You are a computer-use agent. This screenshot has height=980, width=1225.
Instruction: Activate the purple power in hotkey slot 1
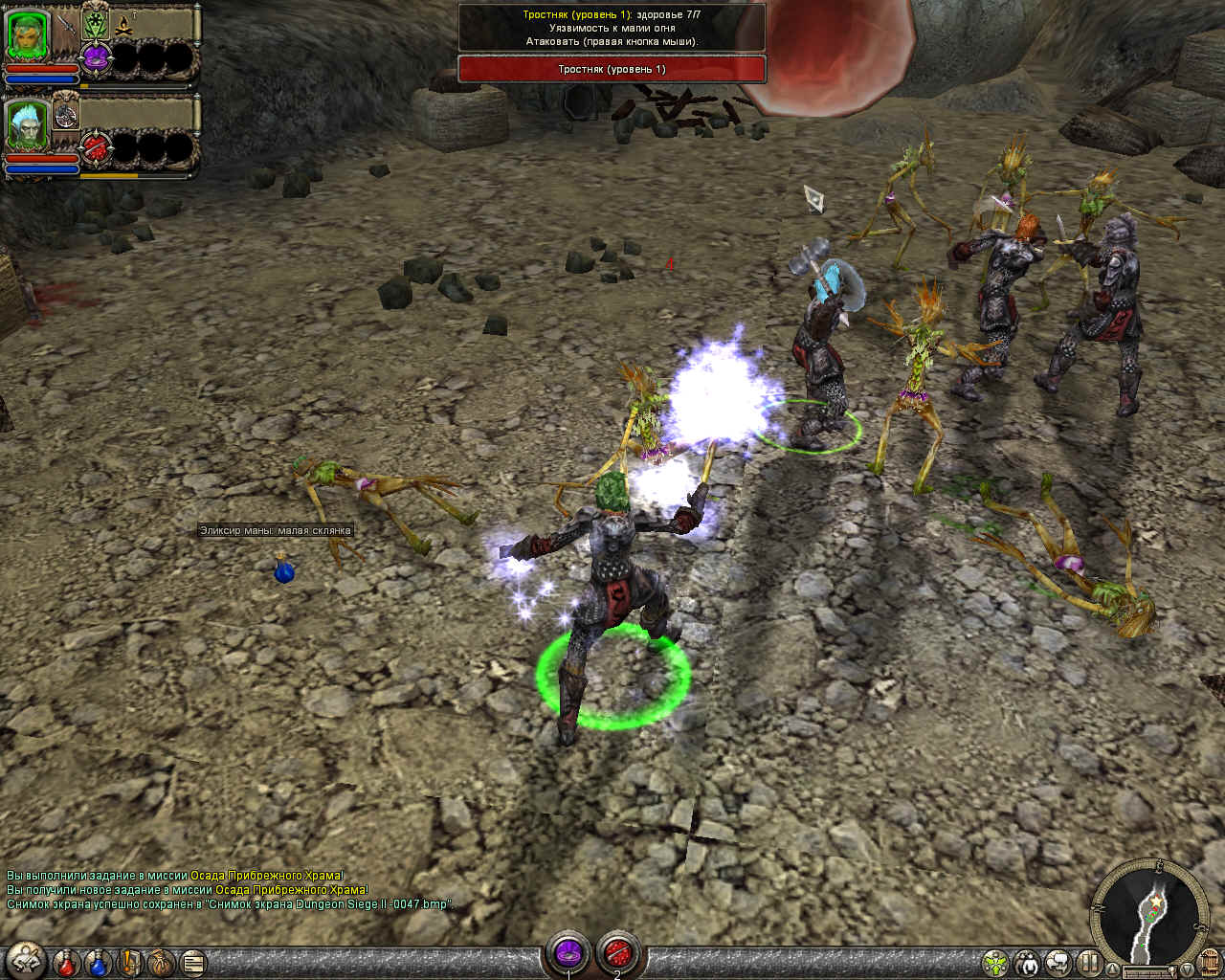[x=568, y=953]
